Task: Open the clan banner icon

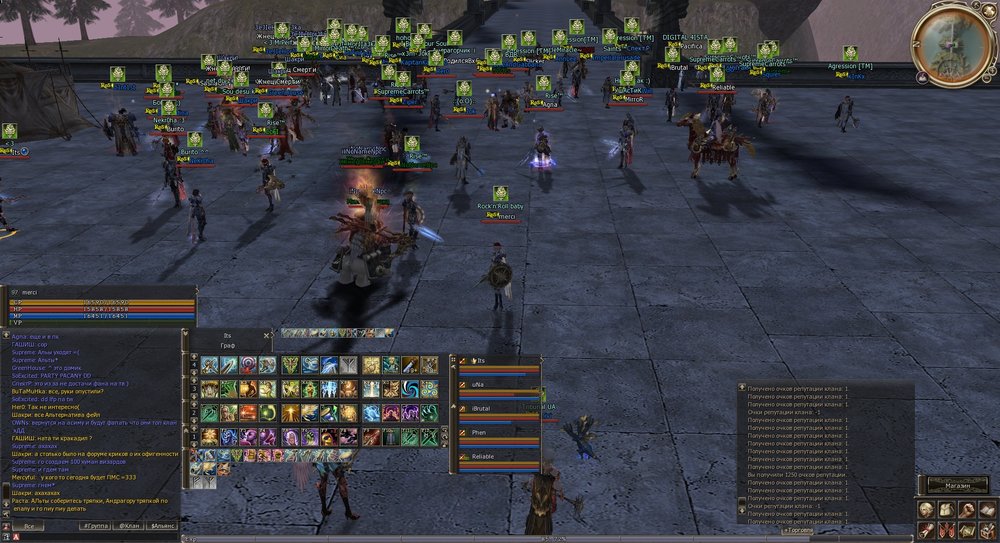Action: click(x=946, y=529)
